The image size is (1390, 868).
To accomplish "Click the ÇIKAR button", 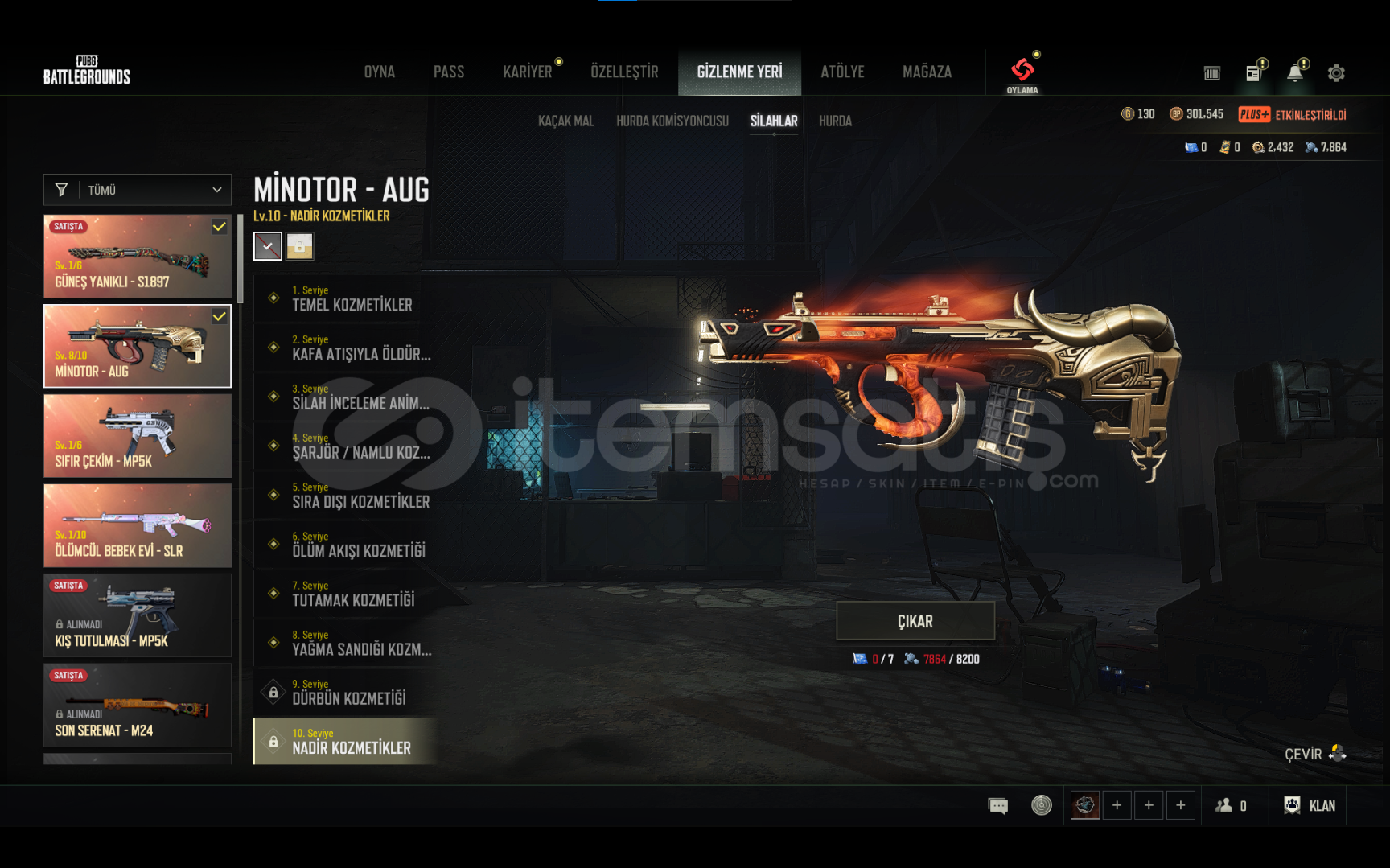I will click(915, 621).
